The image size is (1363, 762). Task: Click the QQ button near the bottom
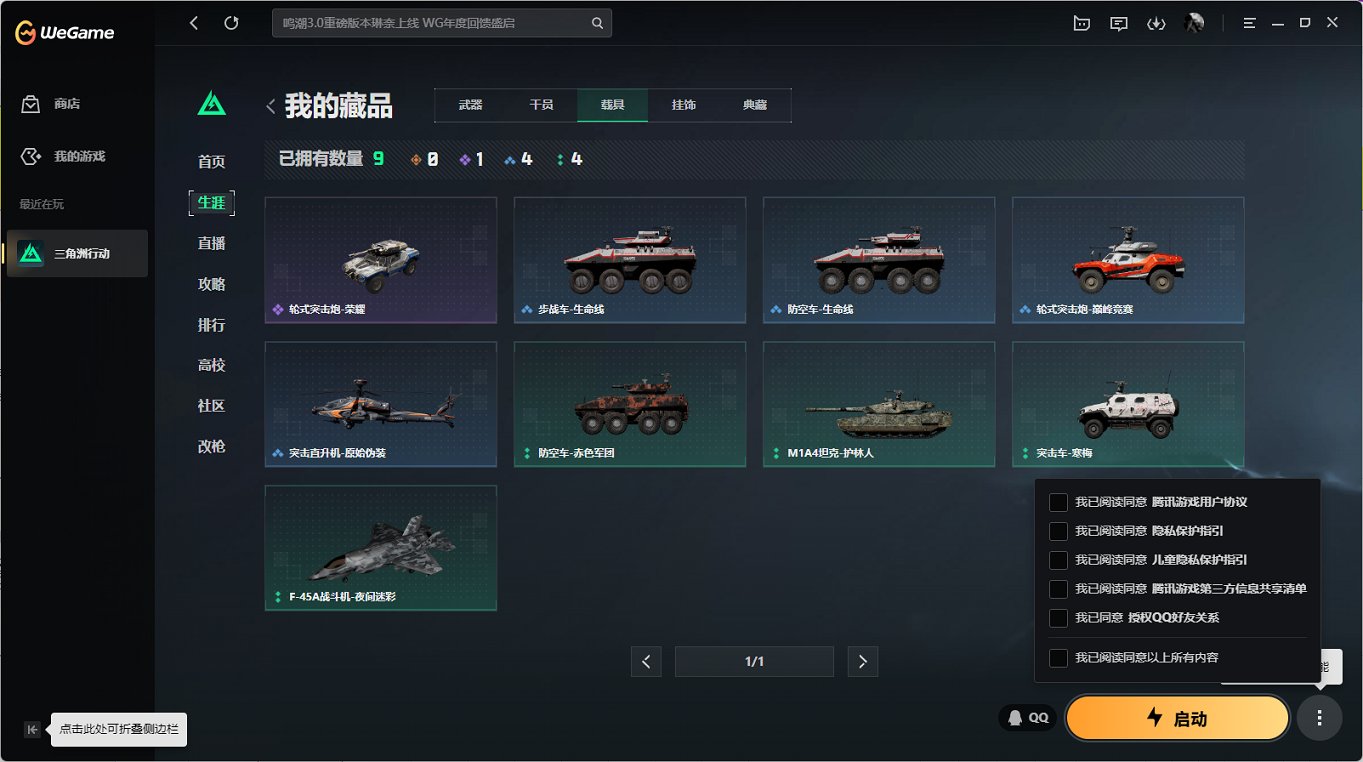coord(1027,717)
